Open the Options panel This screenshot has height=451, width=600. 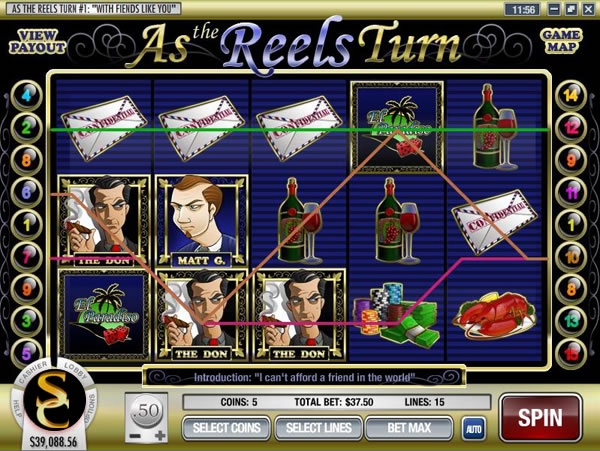90,404
